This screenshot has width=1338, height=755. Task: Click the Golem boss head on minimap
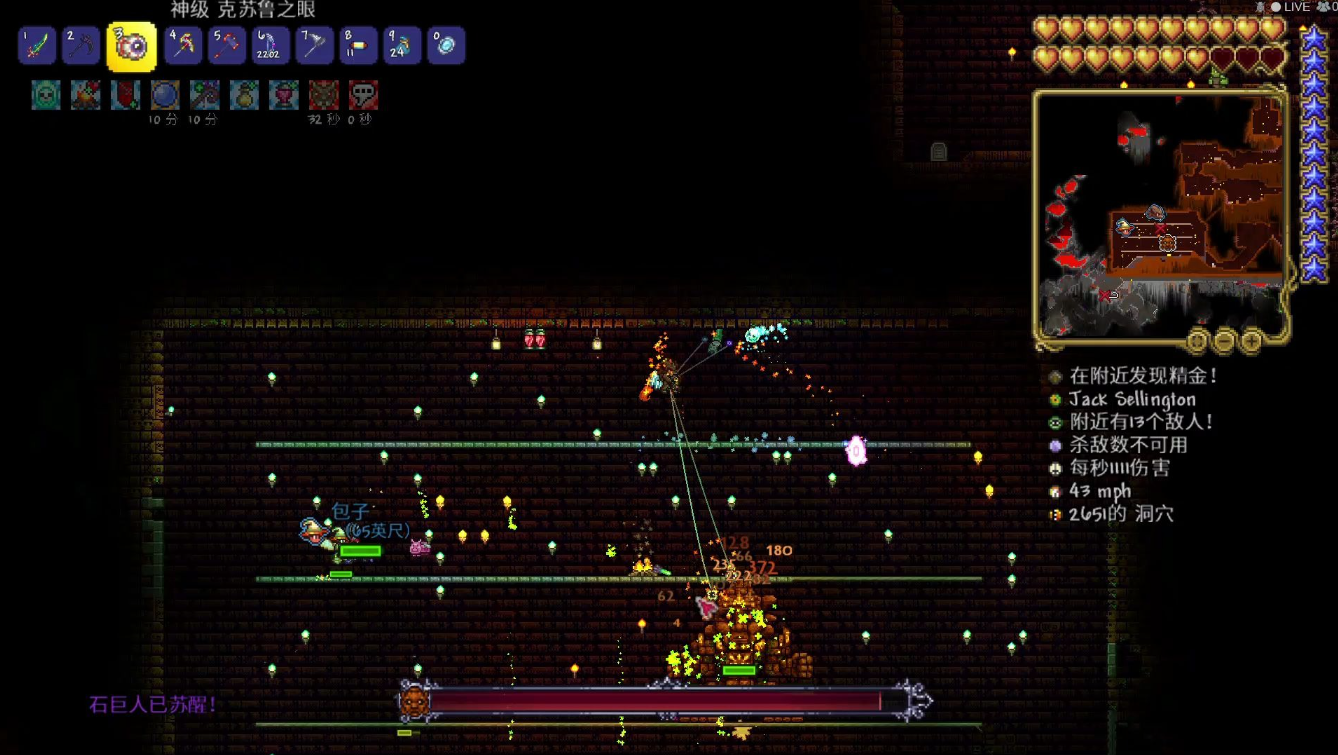click(x=1166, y=243)
